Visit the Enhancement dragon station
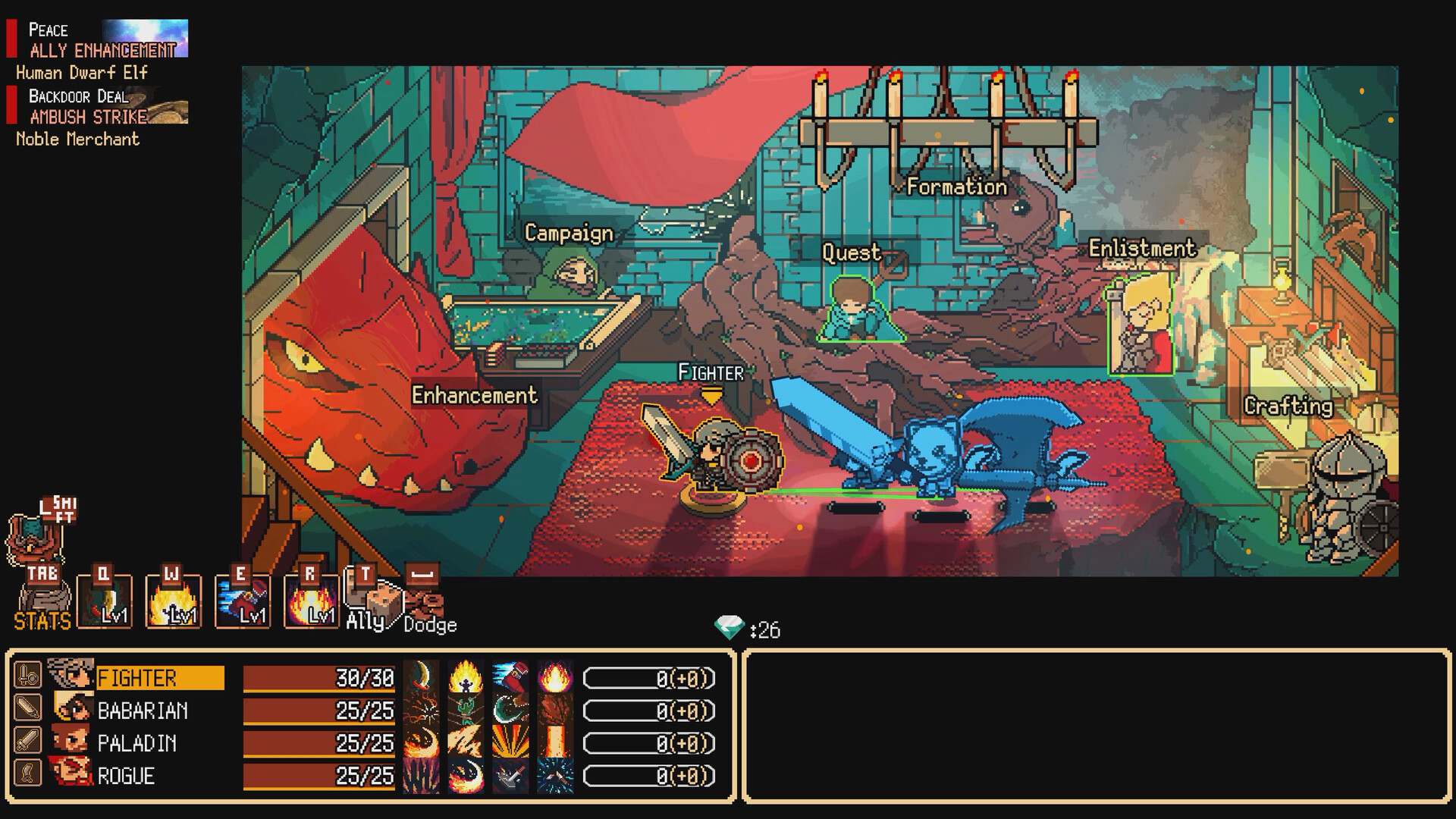Image resolution: width=1456 pixels, height=819 pixels. [x=474, y=395]
